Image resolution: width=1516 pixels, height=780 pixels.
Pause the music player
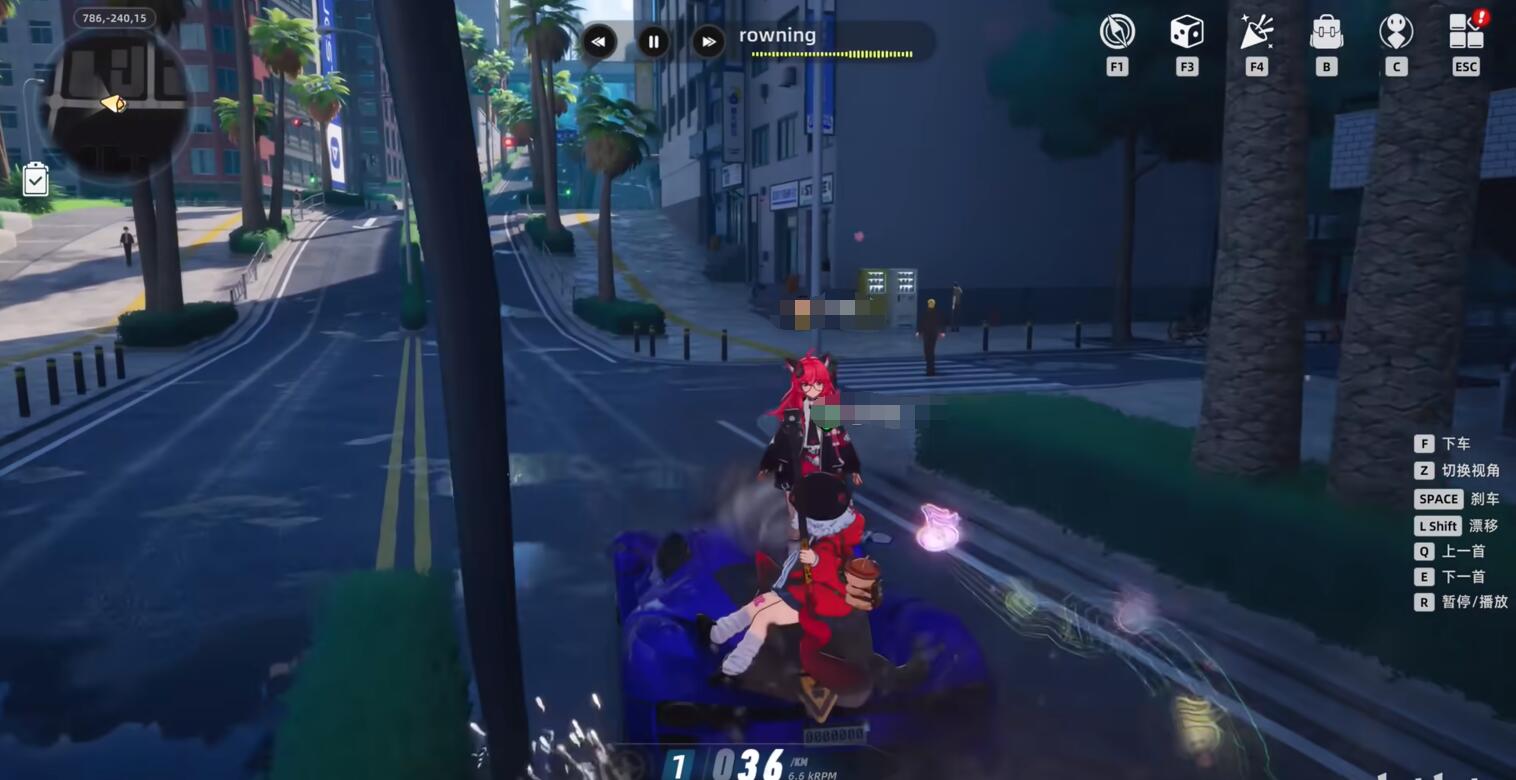[x=653, y=42]
